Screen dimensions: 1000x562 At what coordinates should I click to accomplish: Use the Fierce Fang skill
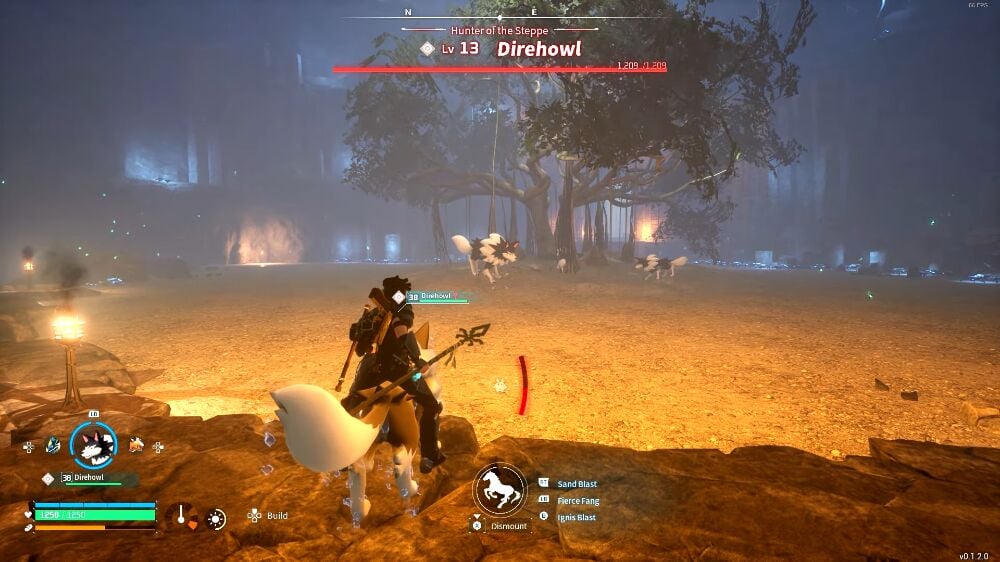coord(578,501)
